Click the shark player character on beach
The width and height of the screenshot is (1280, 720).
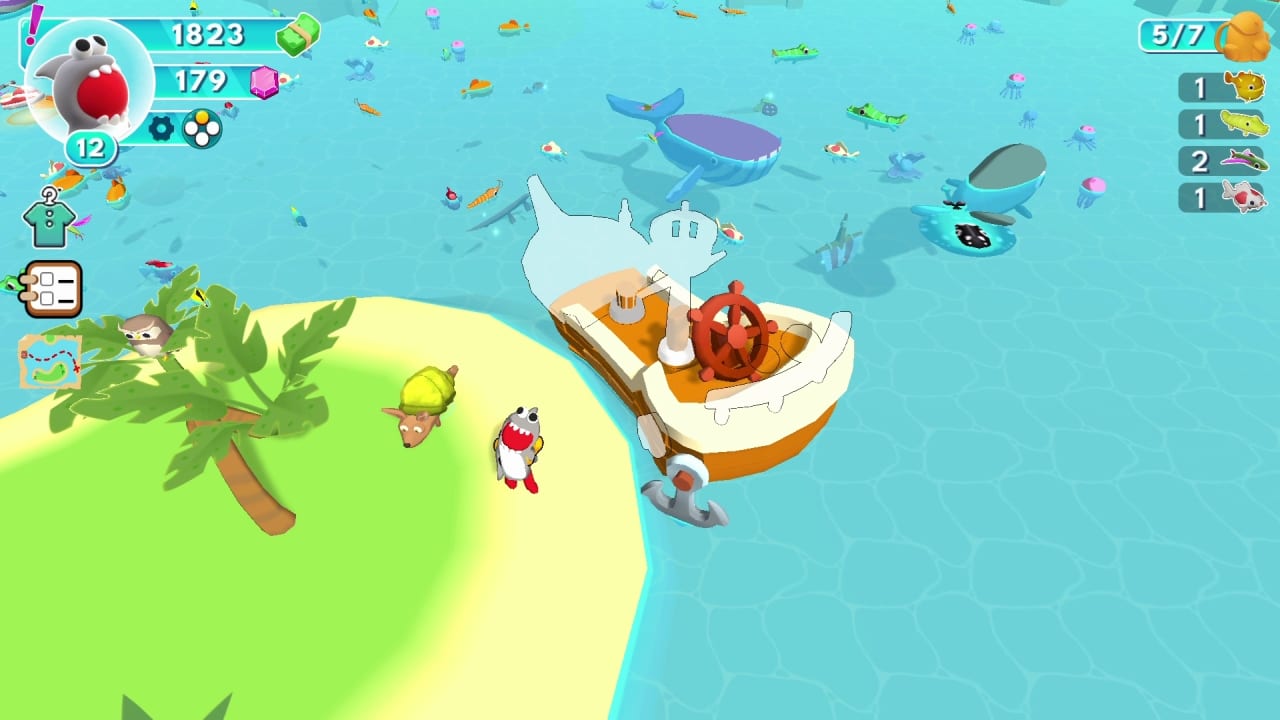tap(516, 450)
